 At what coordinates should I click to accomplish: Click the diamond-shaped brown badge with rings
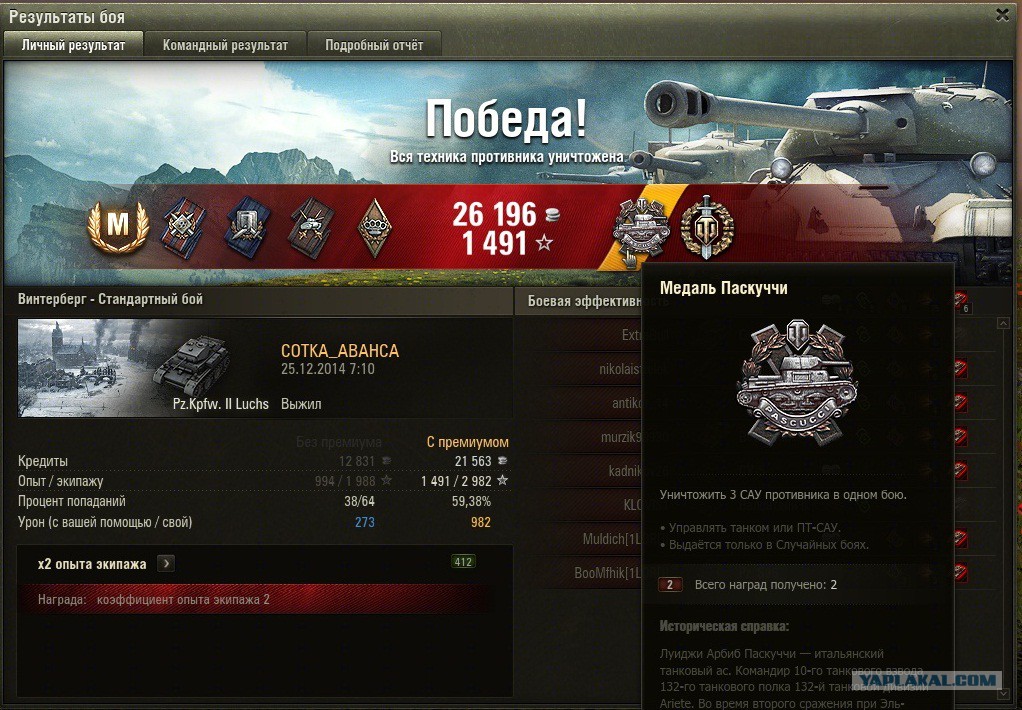pos(375,228)
